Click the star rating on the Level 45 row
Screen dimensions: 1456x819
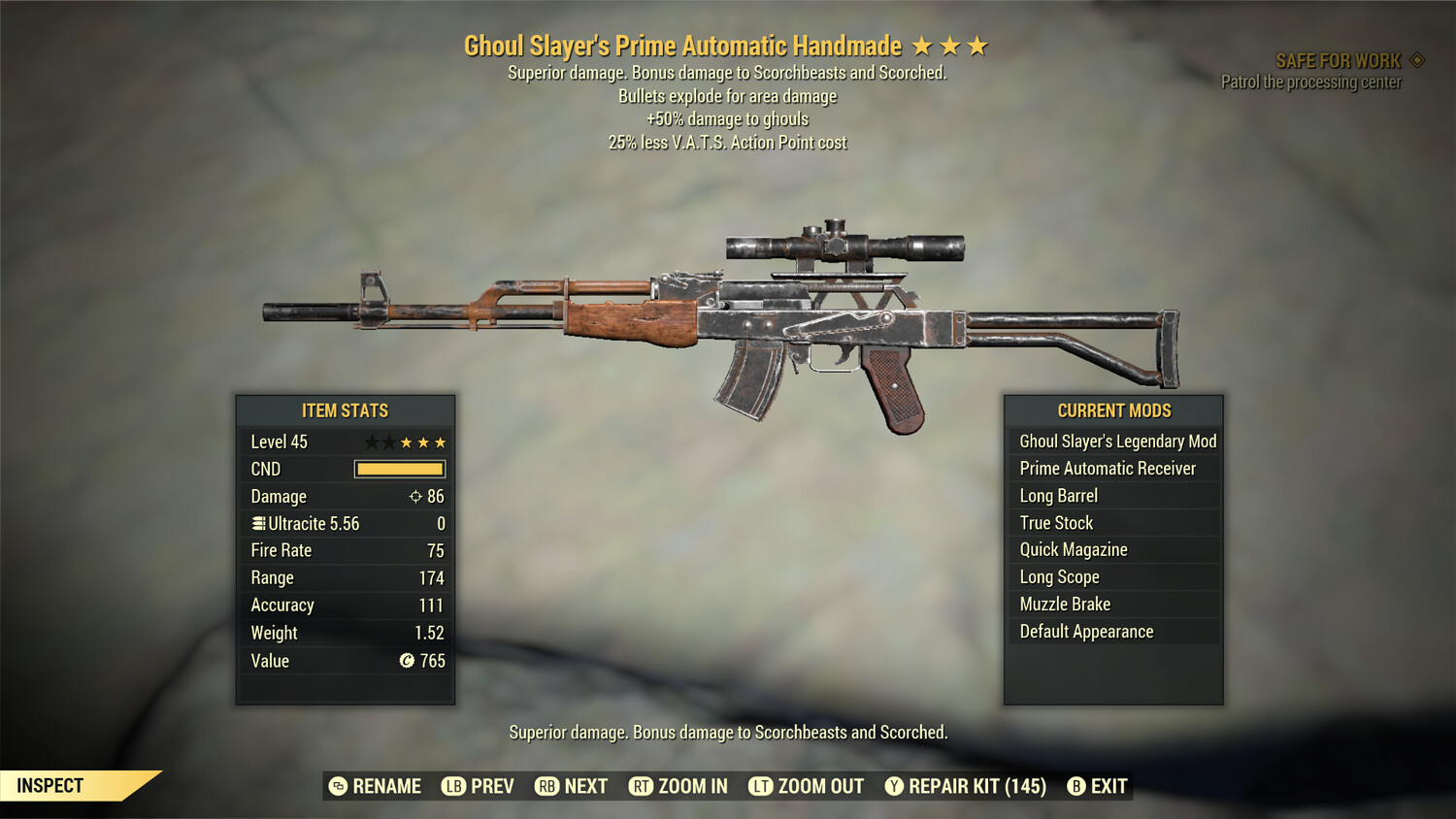406,442
